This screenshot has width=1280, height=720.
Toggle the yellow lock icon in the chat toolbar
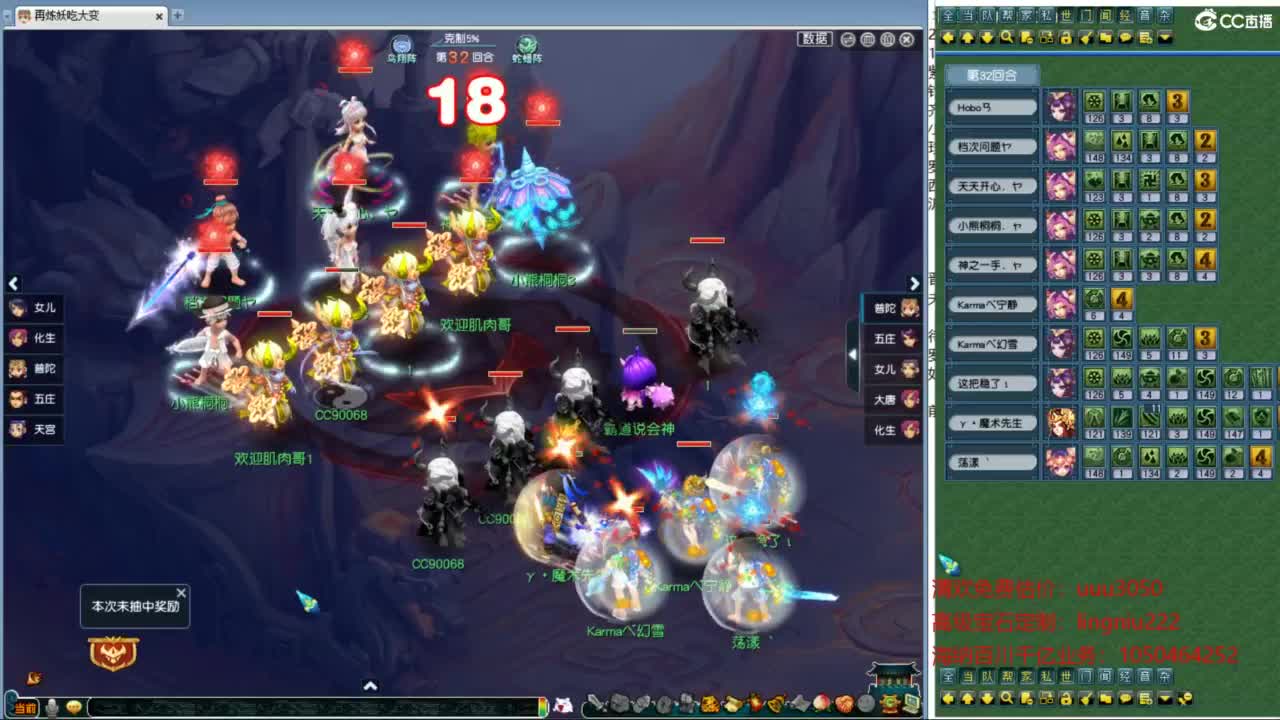(1065, 38)
